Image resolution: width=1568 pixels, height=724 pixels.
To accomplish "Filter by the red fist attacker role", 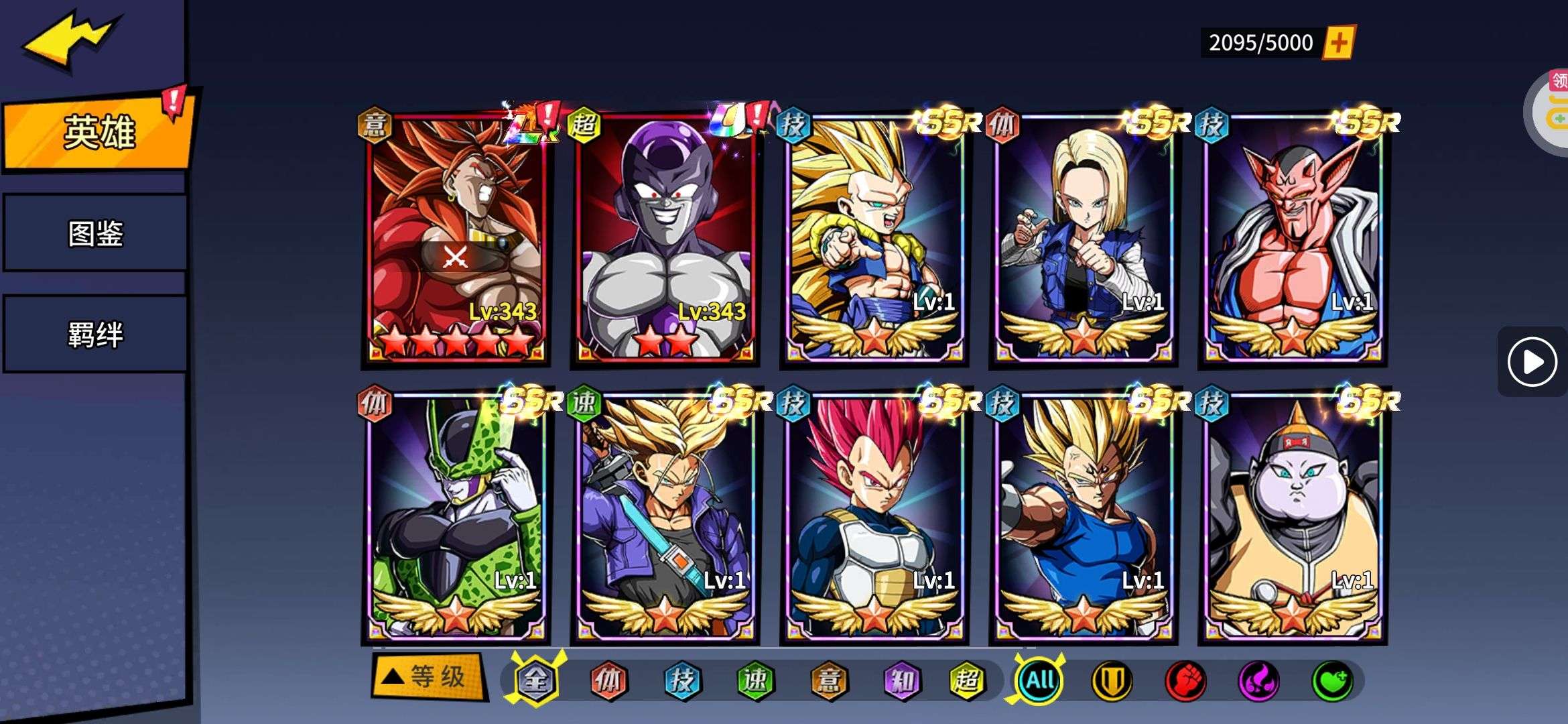I will (x=1185, y=681).
